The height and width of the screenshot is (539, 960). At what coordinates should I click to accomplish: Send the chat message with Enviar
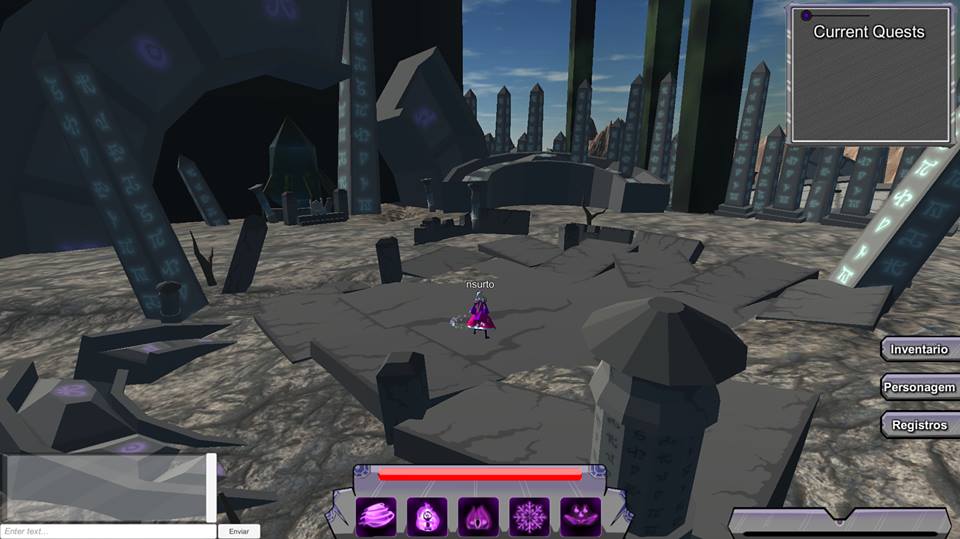(x=239, y=531)
